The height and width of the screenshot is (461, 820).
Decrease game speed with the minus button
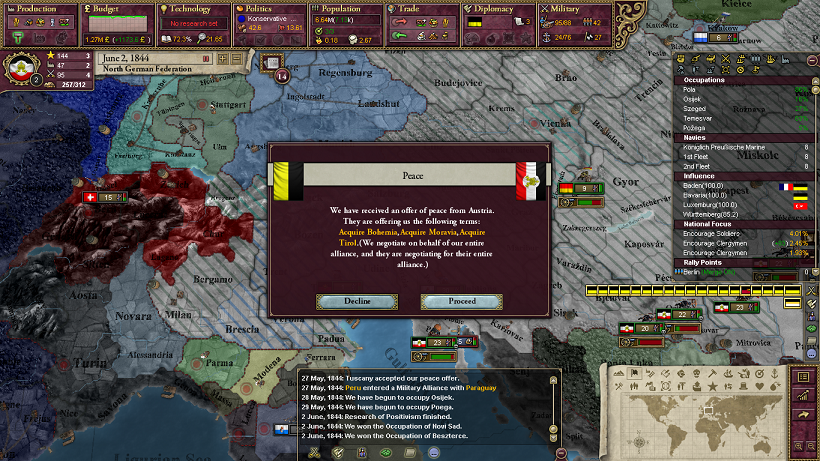pyautogui.click(x=237, y=59)
